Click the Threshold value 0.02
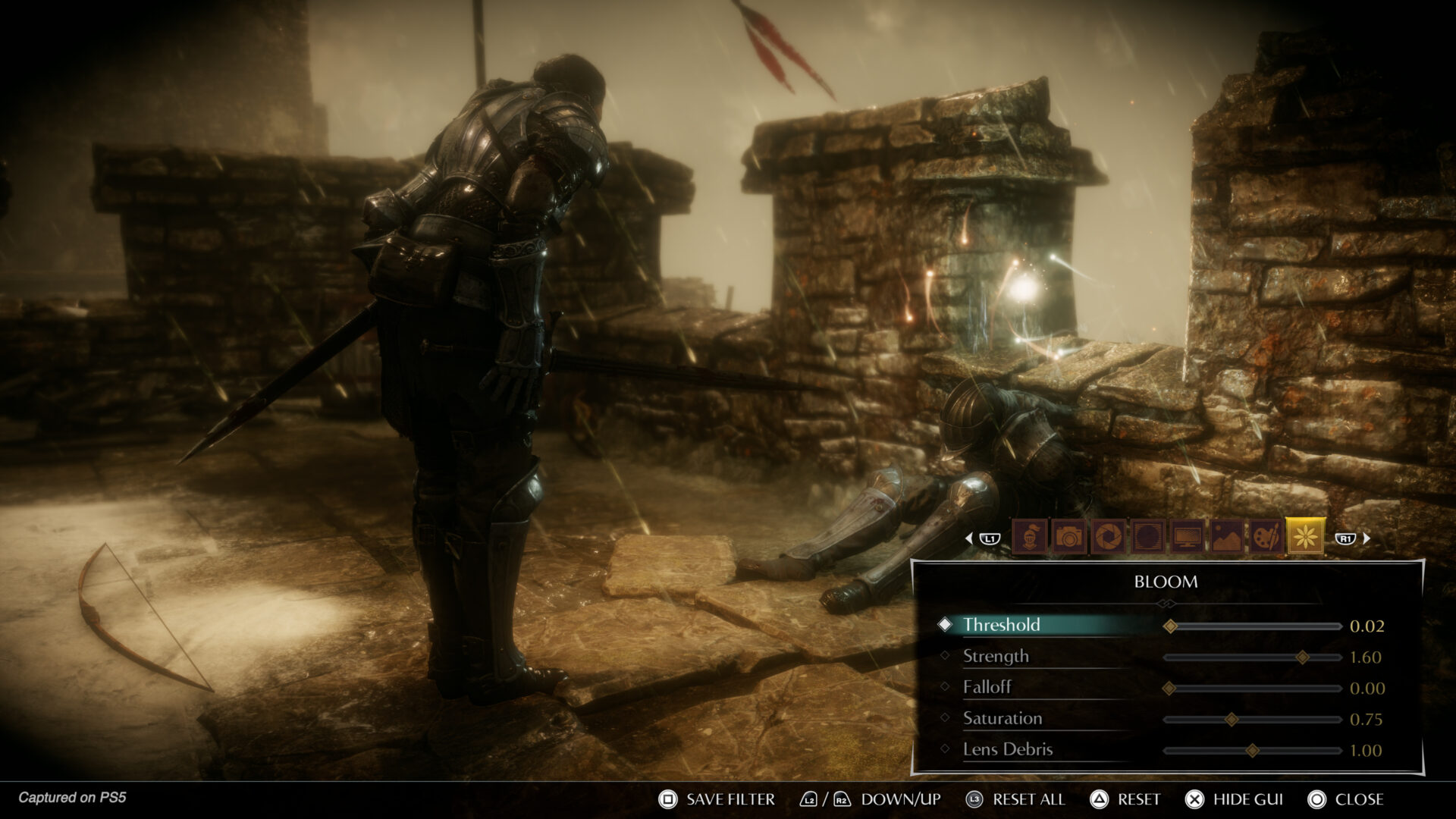Viewport: 1456px width, 819px height. (1367, 626)
